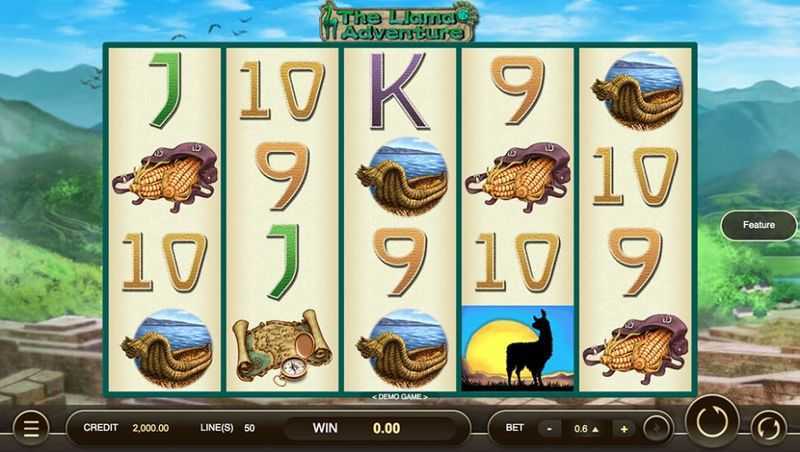Spin the reels with the large circular arrow
This screenshot has width=800, height=452.
(x=711, y=422)
